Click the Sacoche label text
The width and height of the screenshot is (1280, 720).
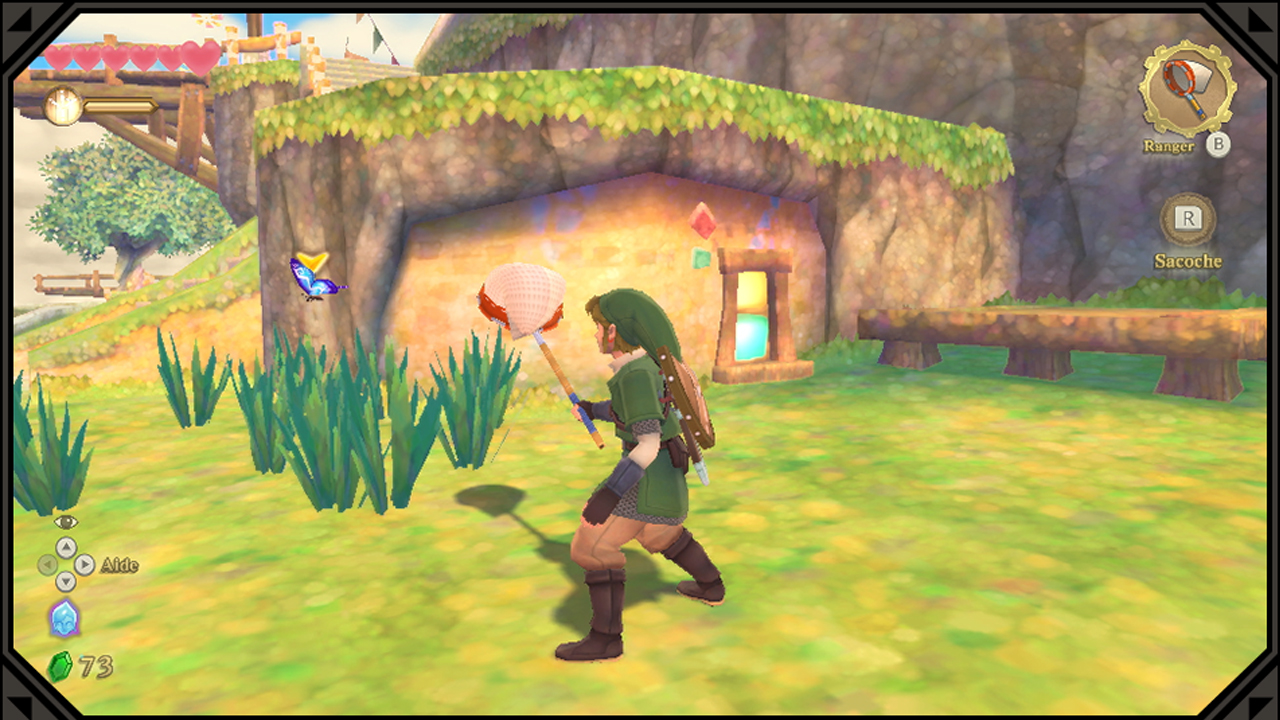click(1188, 261)
